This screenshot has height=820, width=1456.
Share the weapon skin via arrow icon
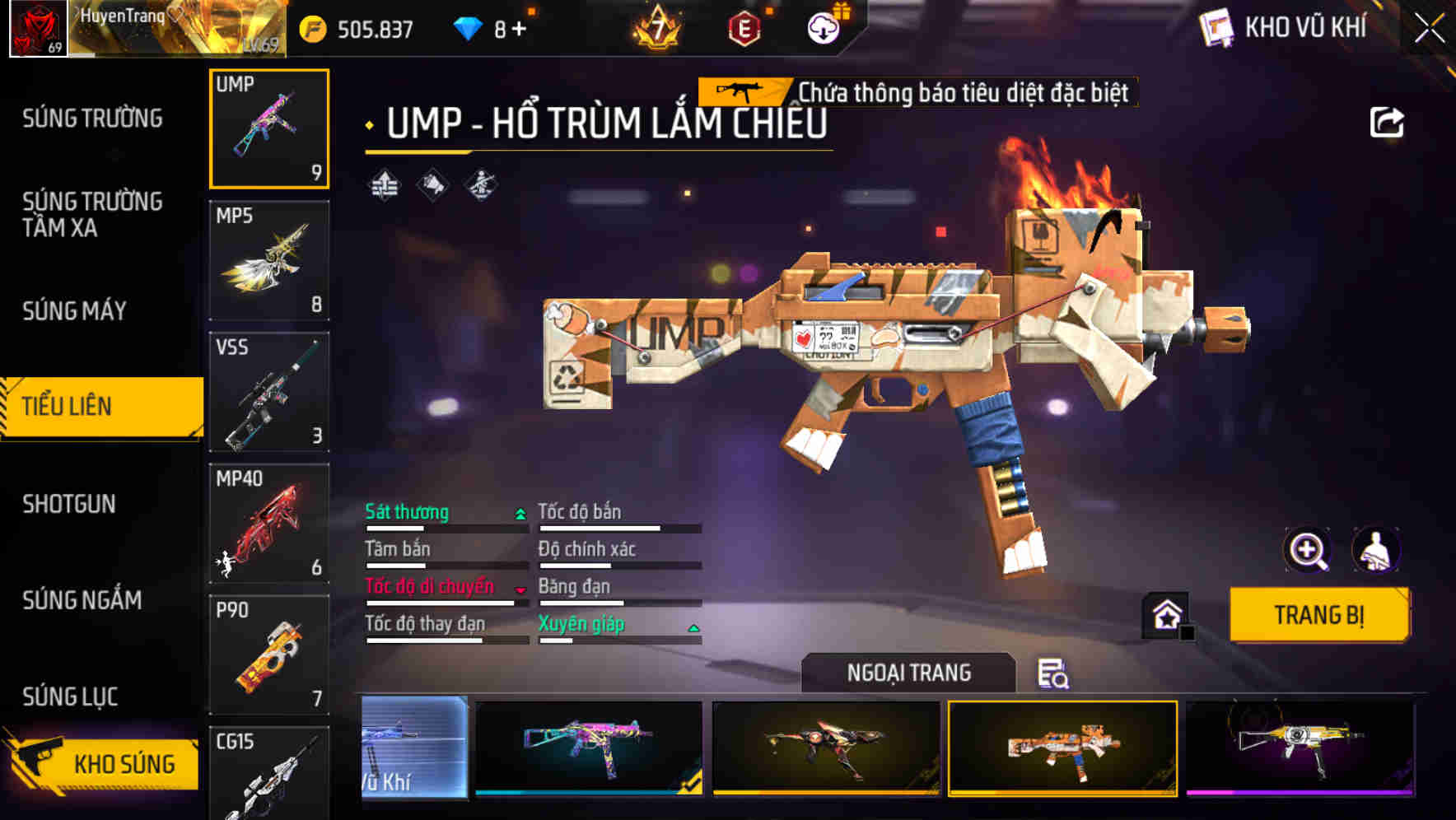pyautogui.click(x=1386, y=123)
